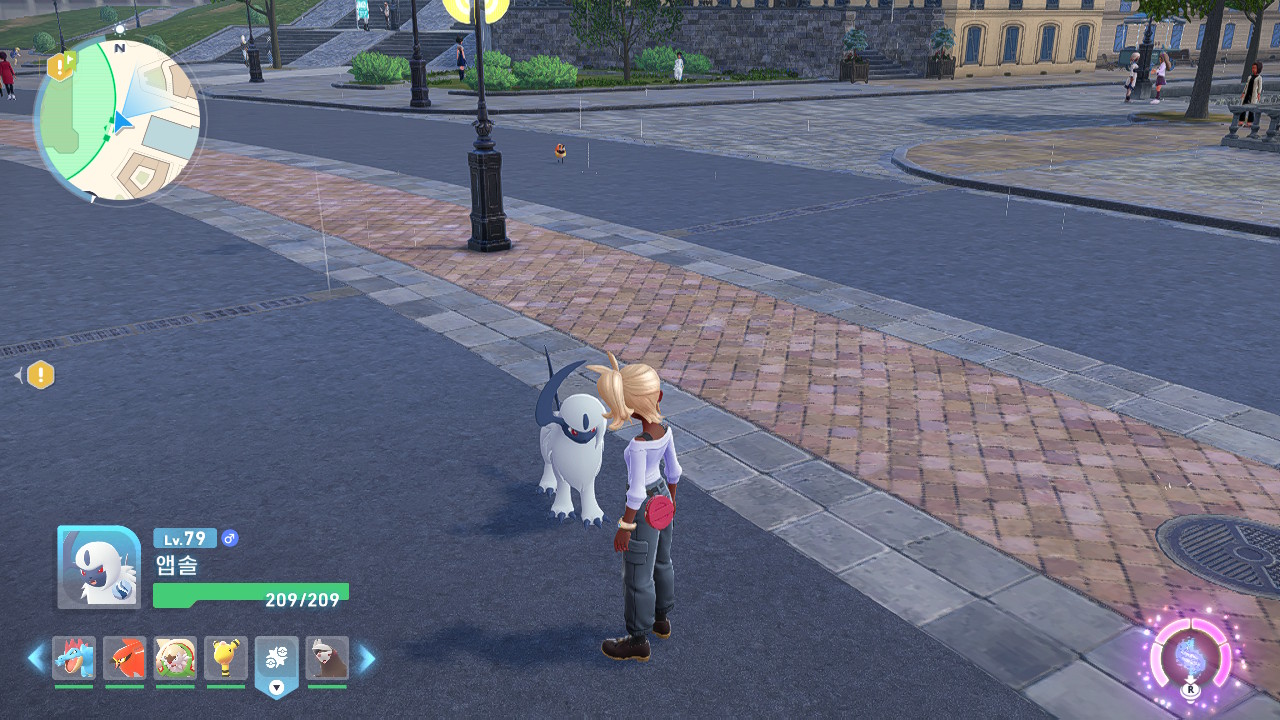
Task: Switch to Feraligatr in the party bar
Action: (74, 658)
